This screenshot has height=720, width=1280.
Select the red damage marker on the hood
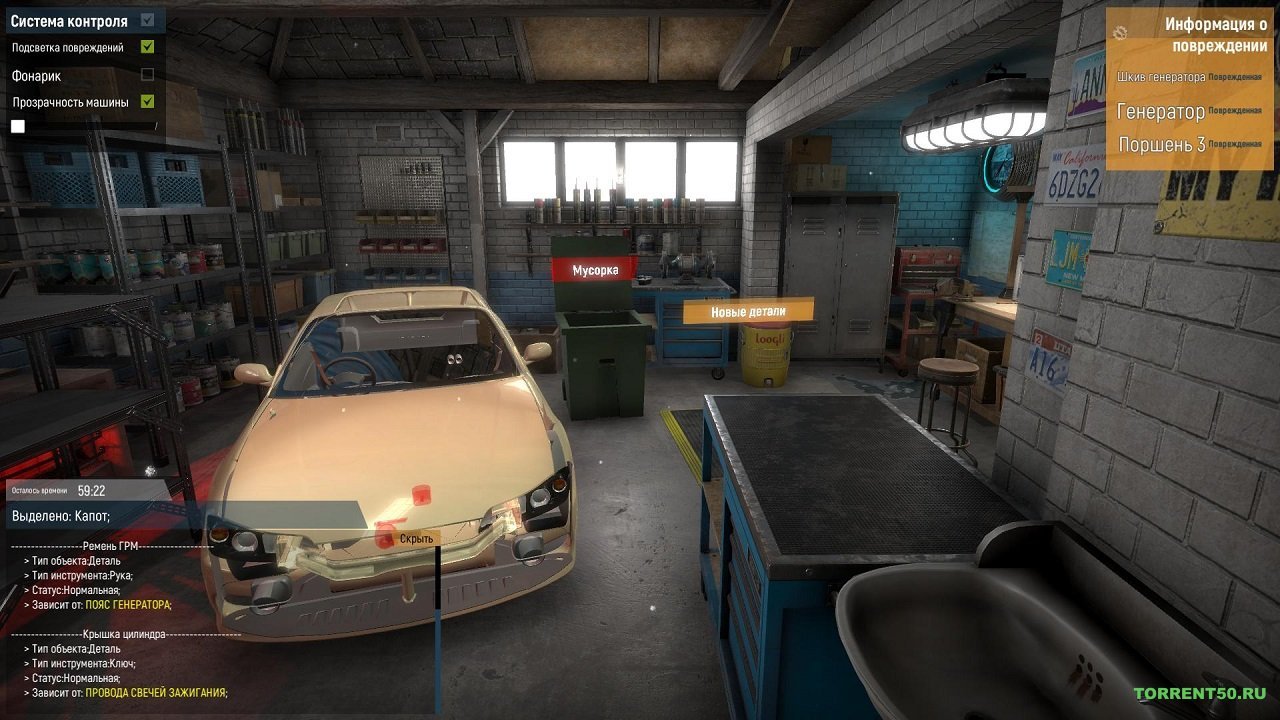pos(423,495)
